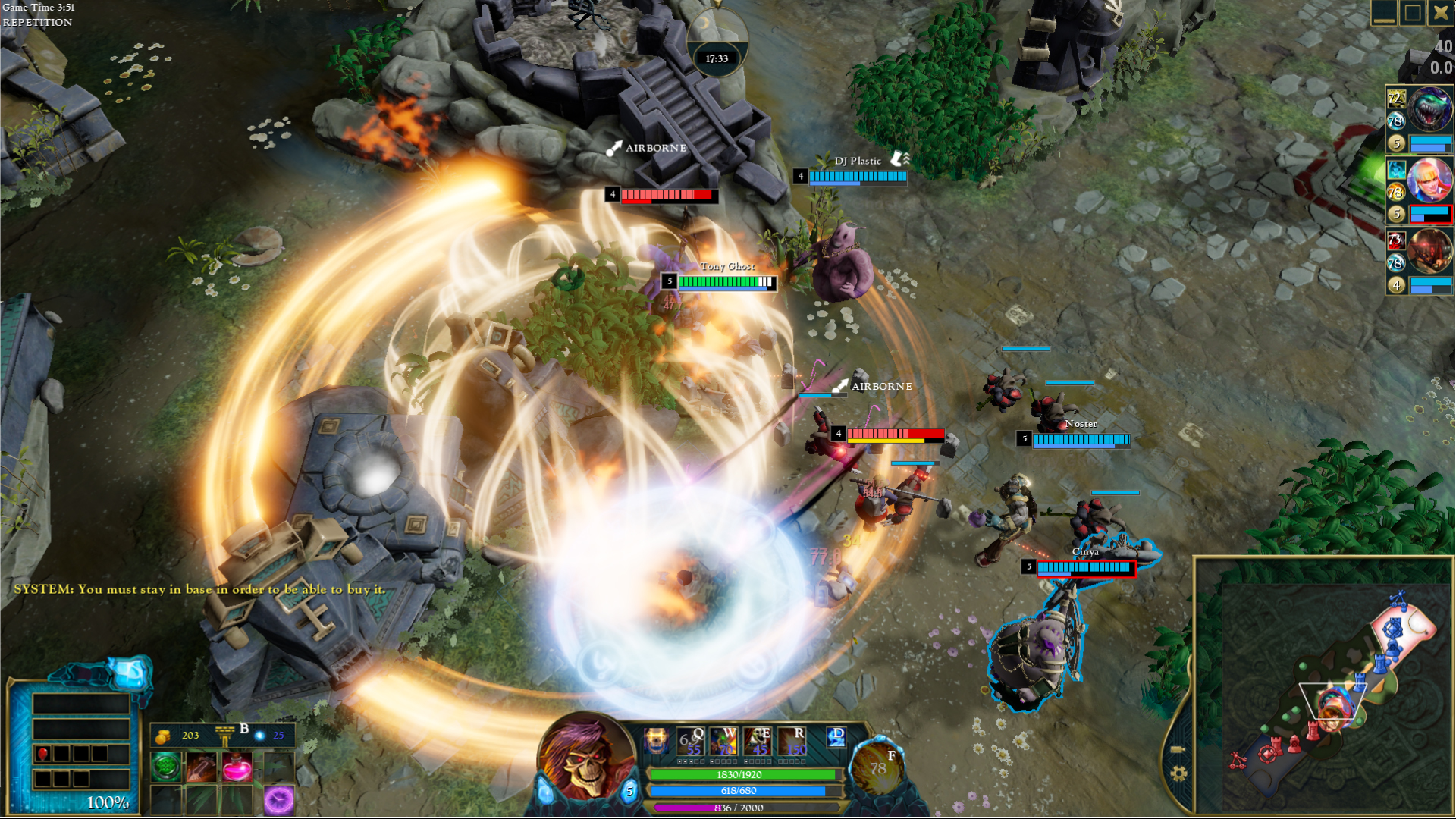Viewport: 1456px width, 819px height.
Task: Use the pink health potion in inventory
Action: 237,767
